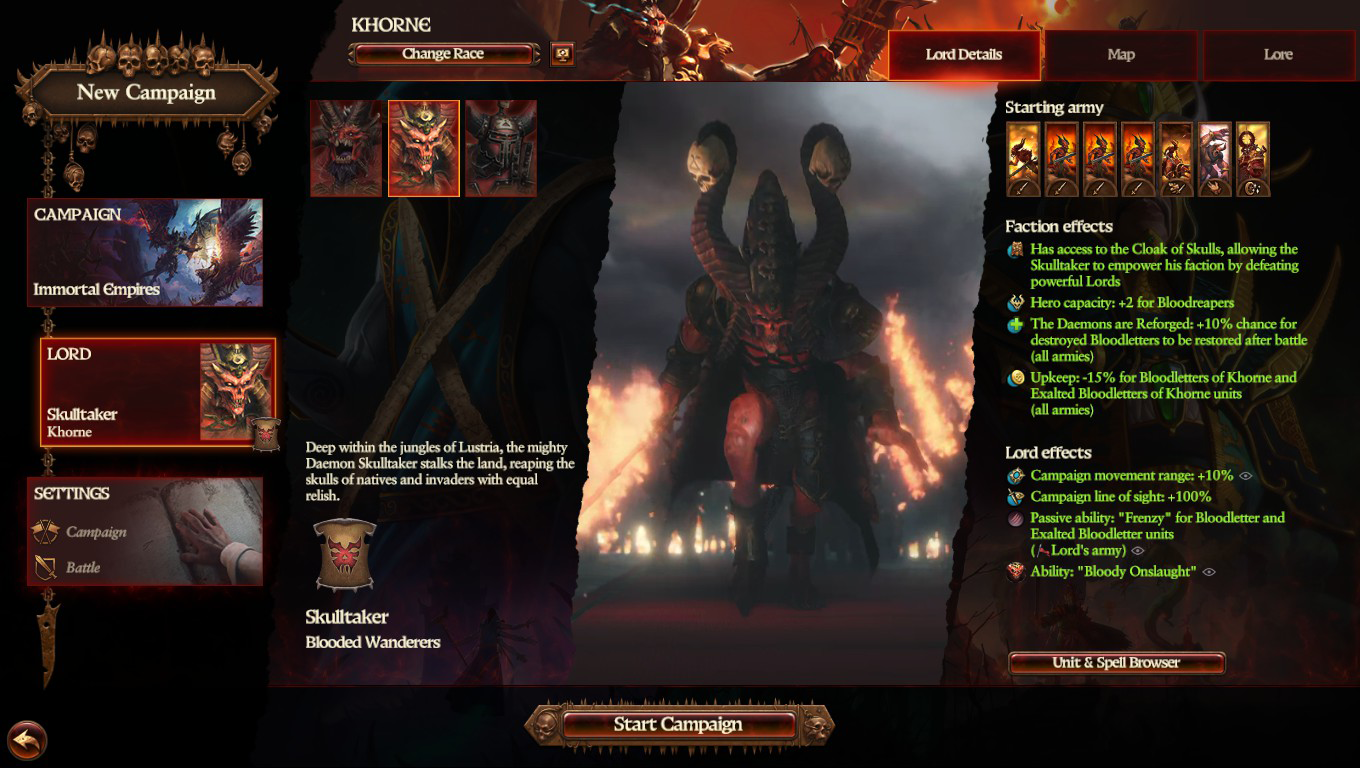
Task: Select the last starting army card, the skull cannon
Action: (x=1253, y=159)
